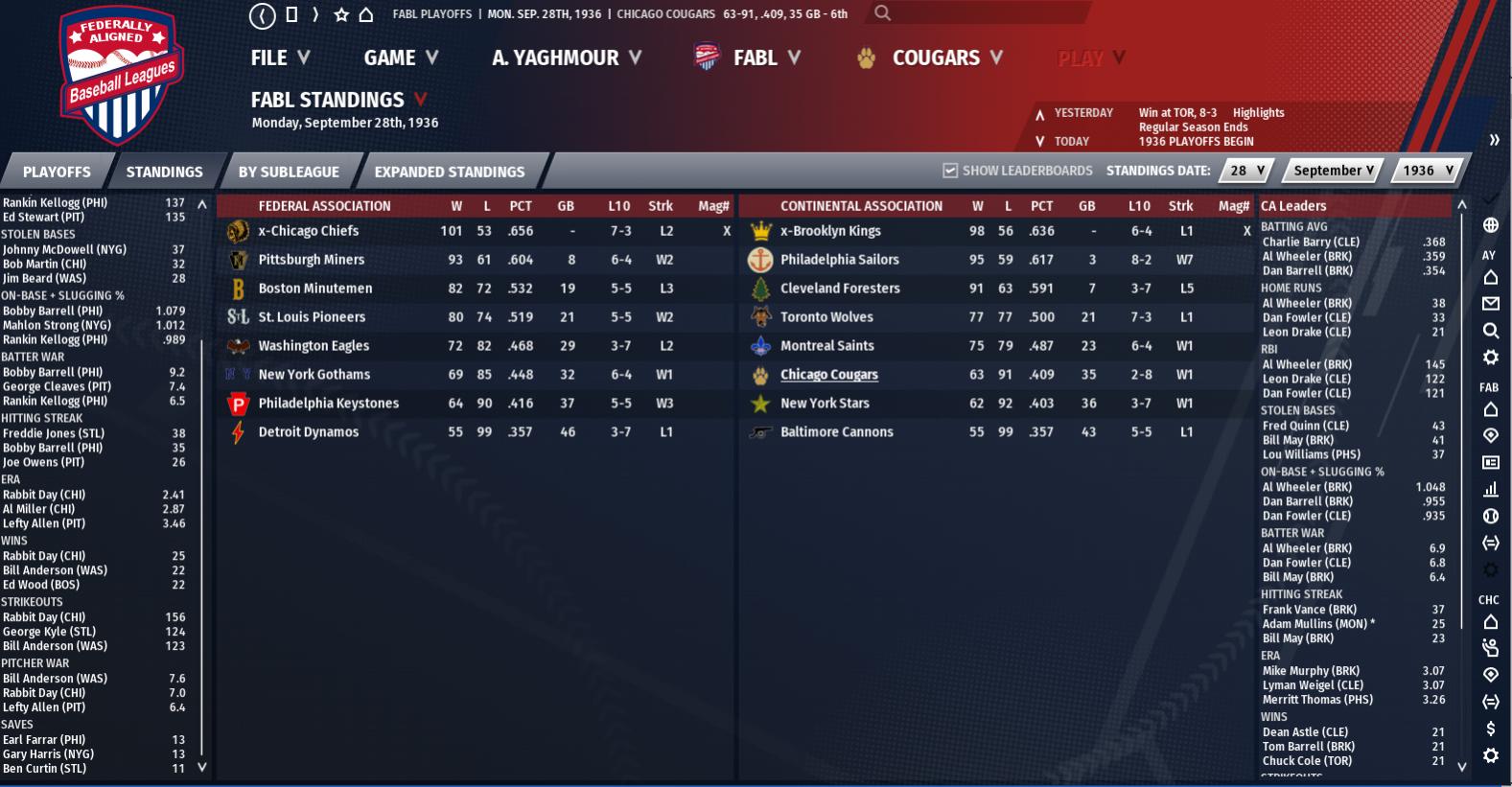Toggle the Show Leaderboards checkbox
The image size is (1512, 787).
pos(950,171)
